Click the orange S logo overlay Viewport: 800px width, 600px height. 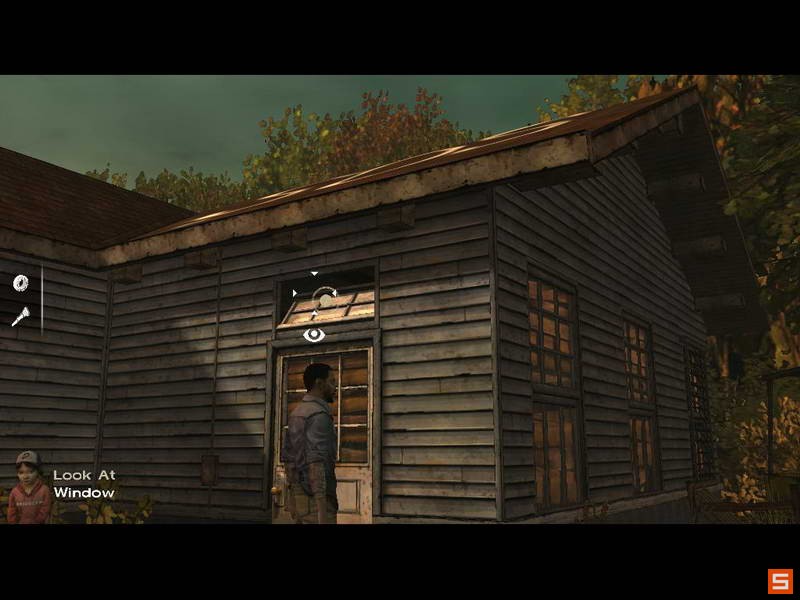click(x=780, y=580)
